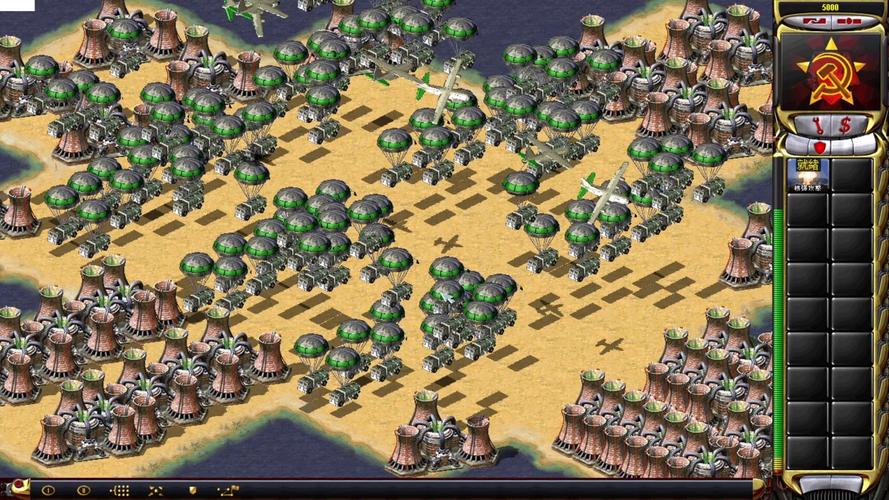Screen dimensions: 889x500
Task: Select control group two button
Action: pos(84,491)
